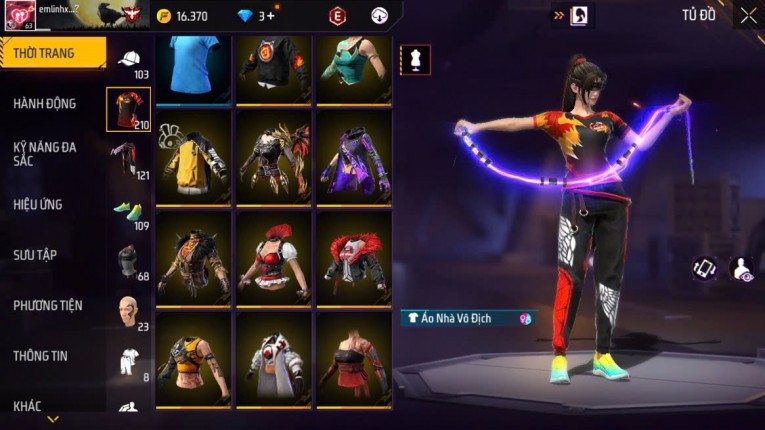
Task: Select the mask category with 68 items
Action: 129,261
